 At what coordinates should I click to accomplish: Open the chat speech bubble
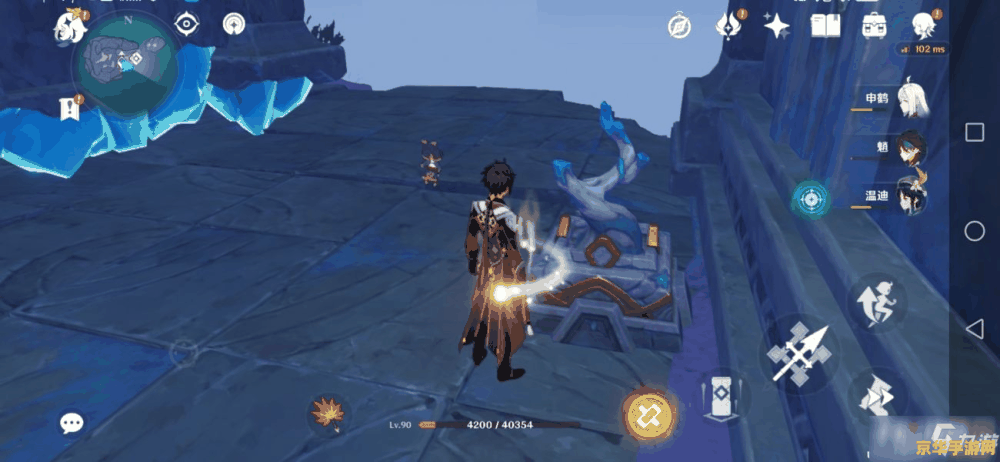71,423
